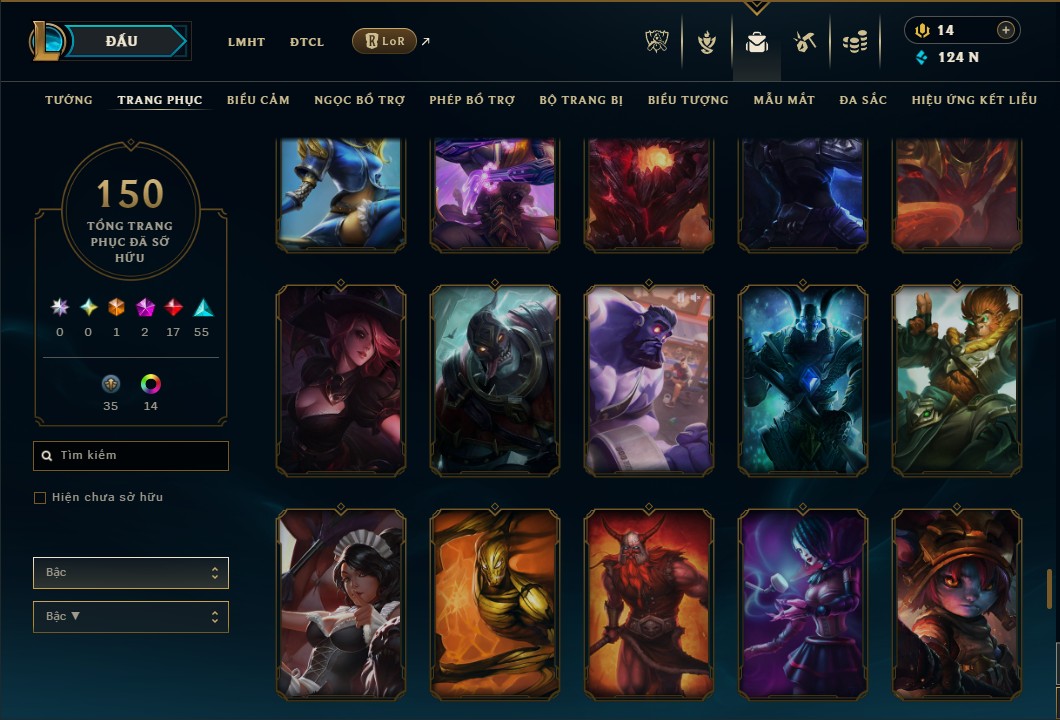Open the LMHT game mode link
Screen dimensions: 1060x720
click(246, 42)
